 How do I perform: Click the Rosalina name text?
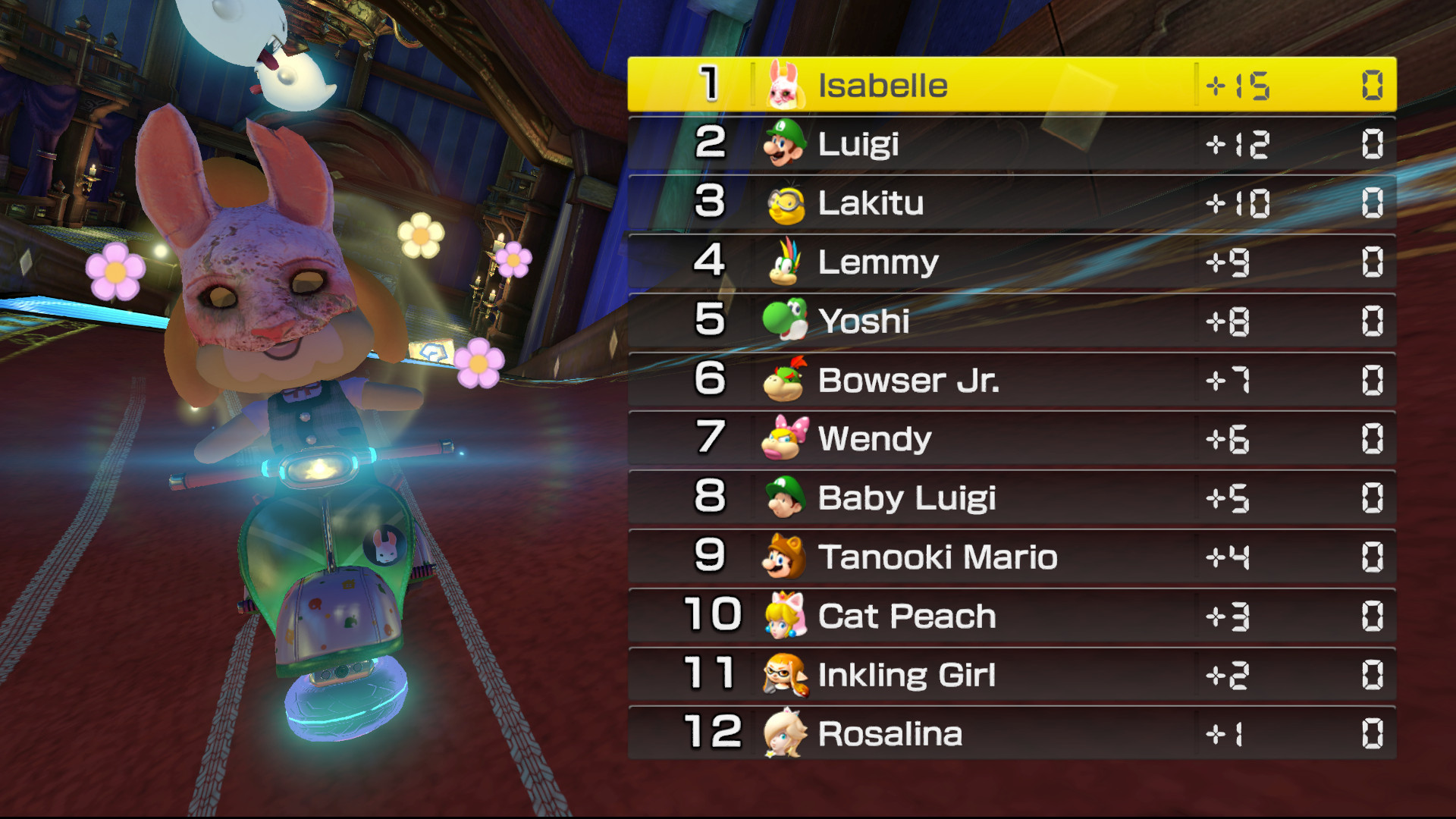(x=889, y=733)
